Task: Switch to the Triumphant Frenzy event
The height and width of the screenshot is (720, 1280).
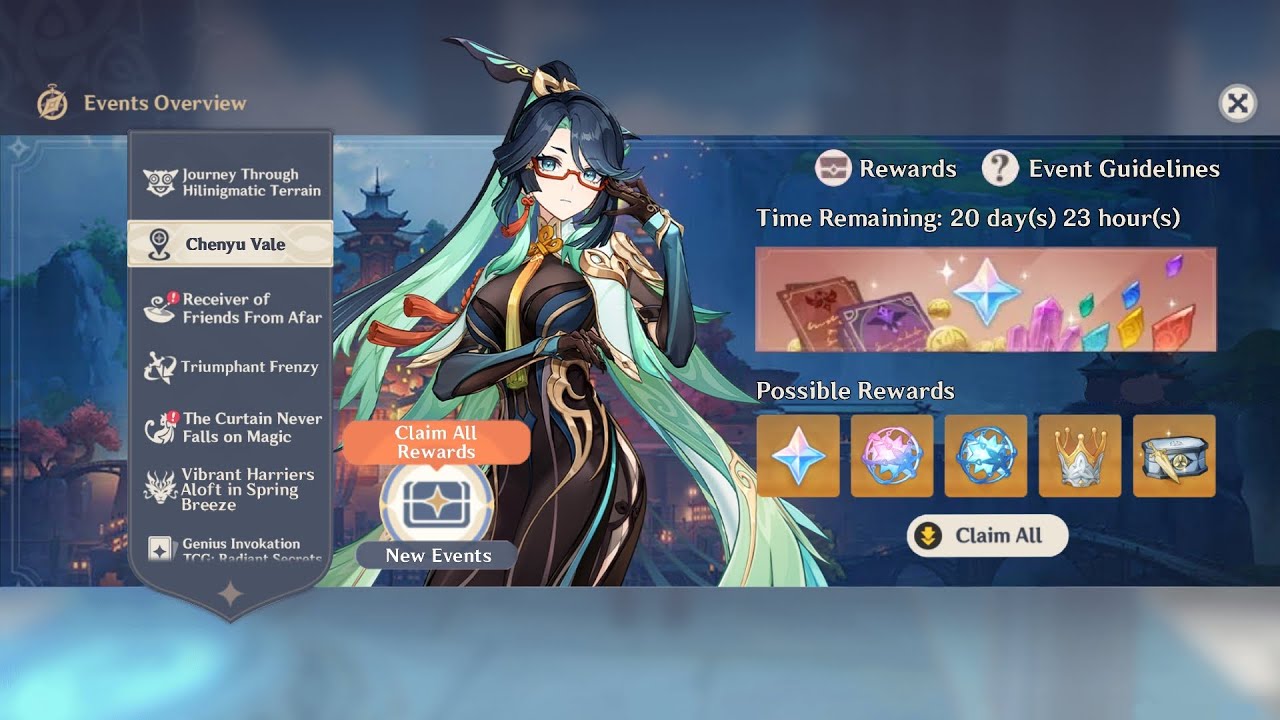Action: pyautogui.click(x=231, y=367)
